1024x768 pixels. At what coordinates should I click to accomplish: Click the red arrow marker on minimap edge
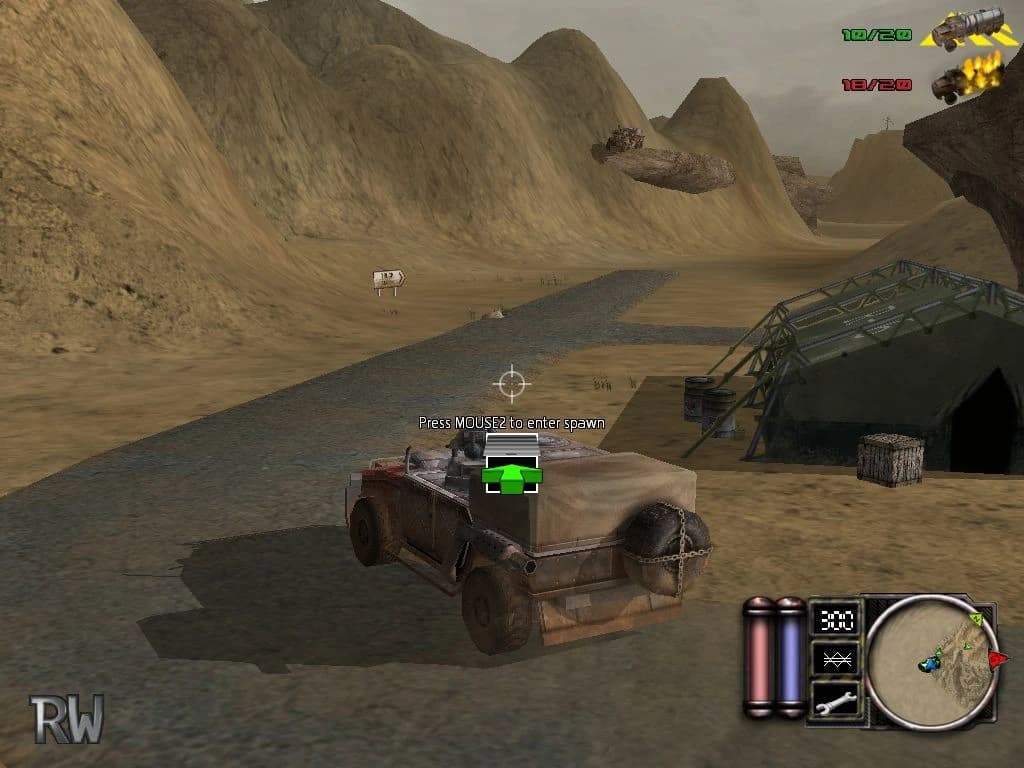(997, 658)
